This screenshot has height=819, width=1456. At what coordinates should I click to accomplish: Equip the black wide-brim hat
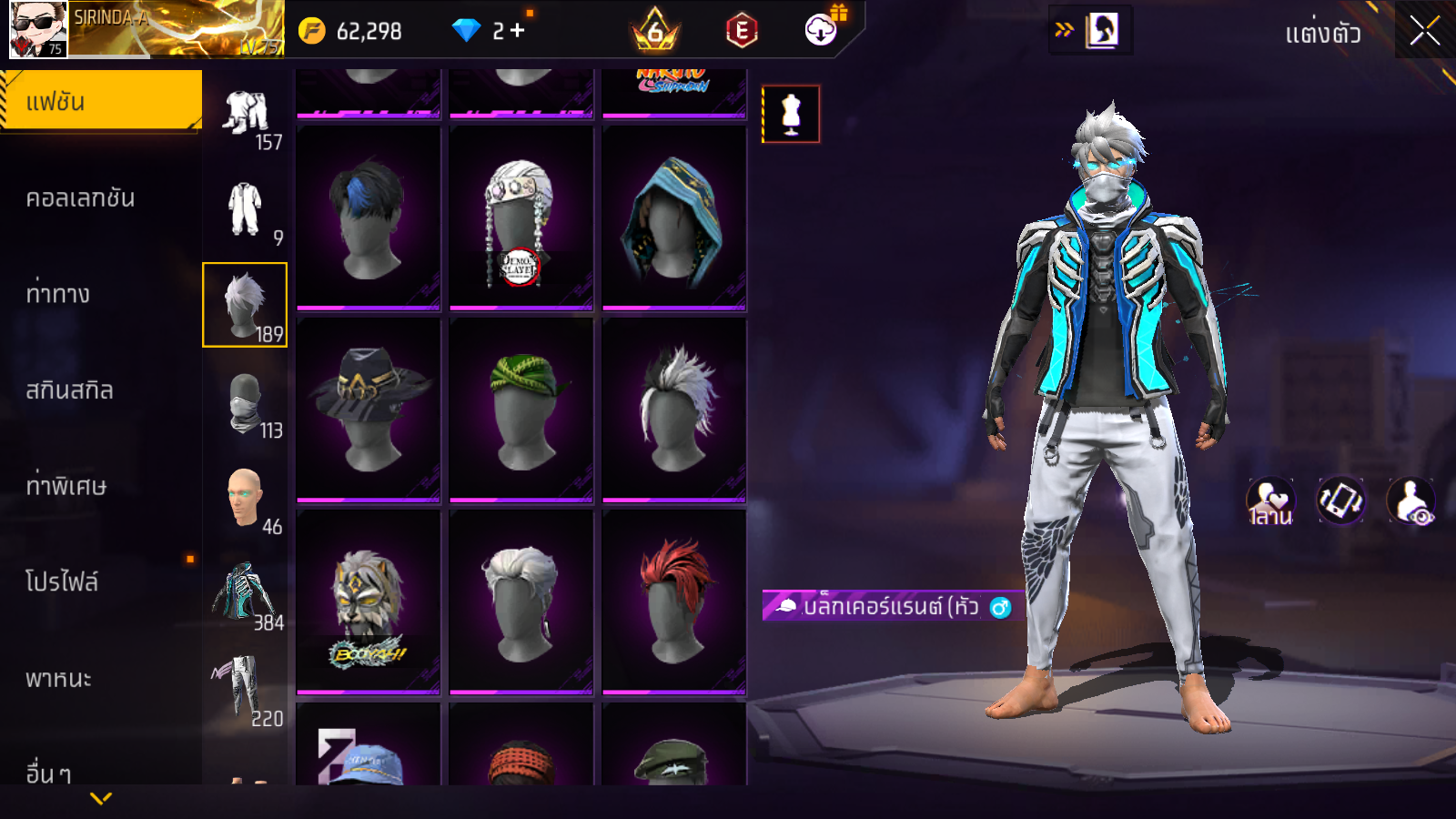click(369, 409)
